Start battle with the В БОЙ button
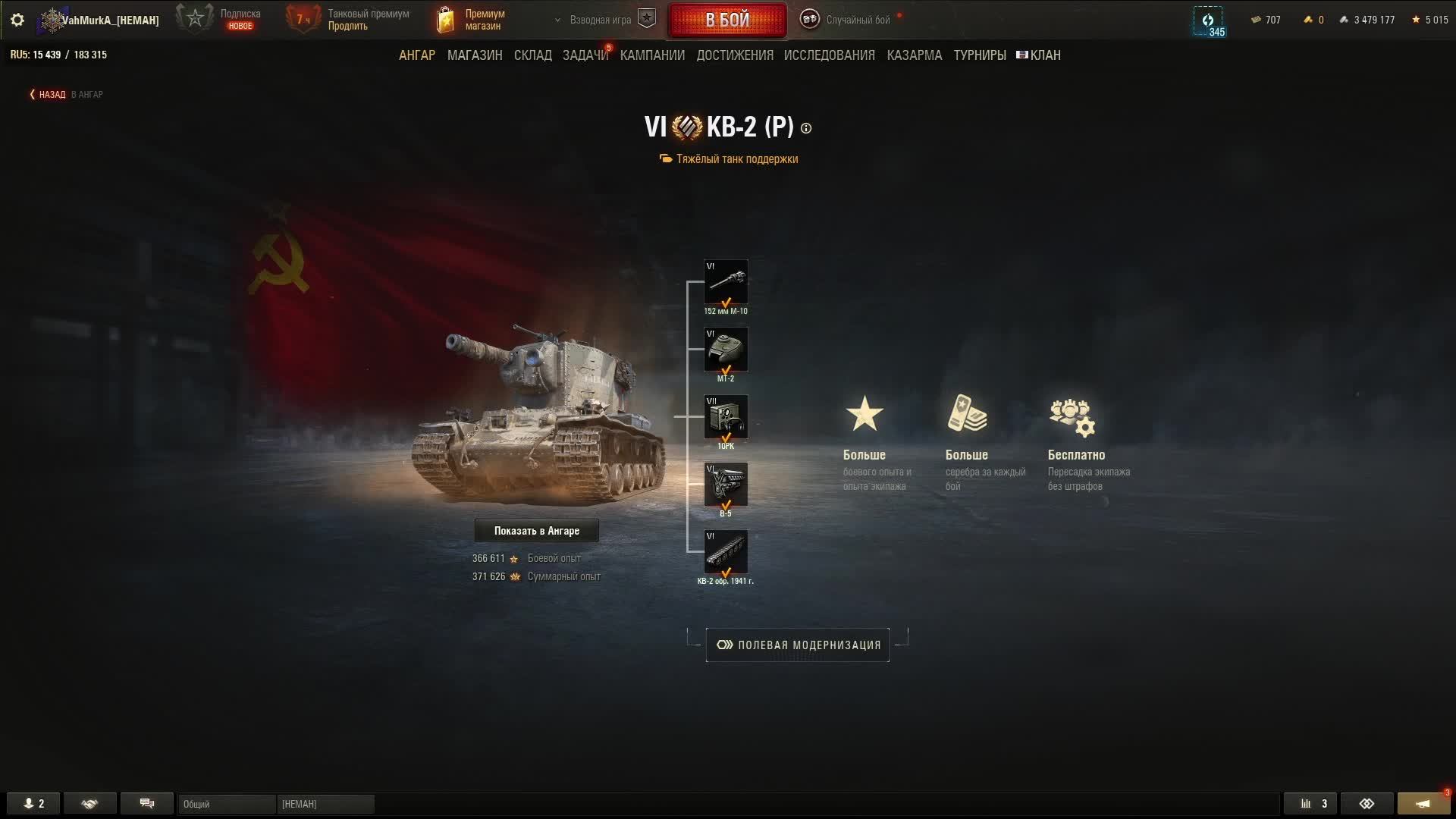The height and width of the screenshot is (819, 1456). click(x=727, y=20)
